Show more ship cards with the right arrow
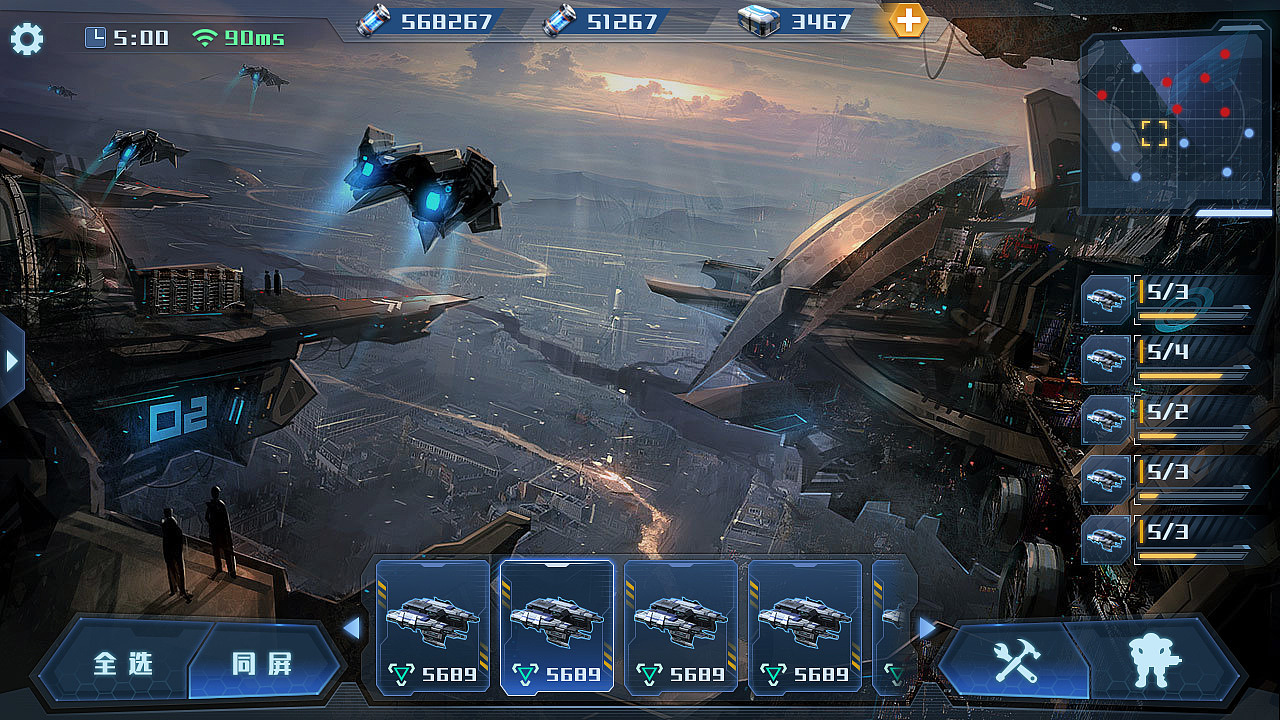The width and height of the screenshot is (1280, 720). [x=927, y=627]
